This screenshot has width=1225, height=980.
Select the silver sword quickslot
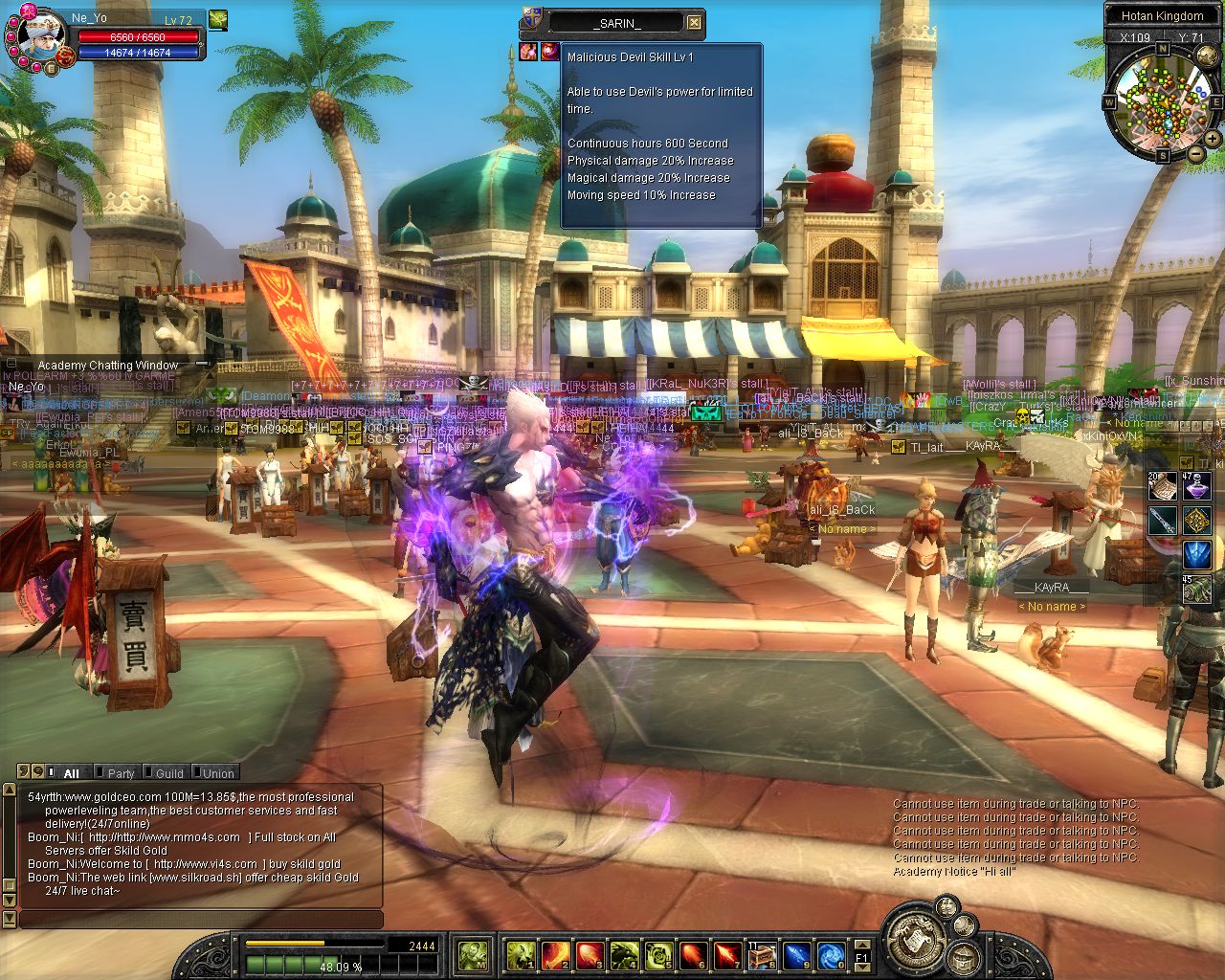tap(1163, 521)
